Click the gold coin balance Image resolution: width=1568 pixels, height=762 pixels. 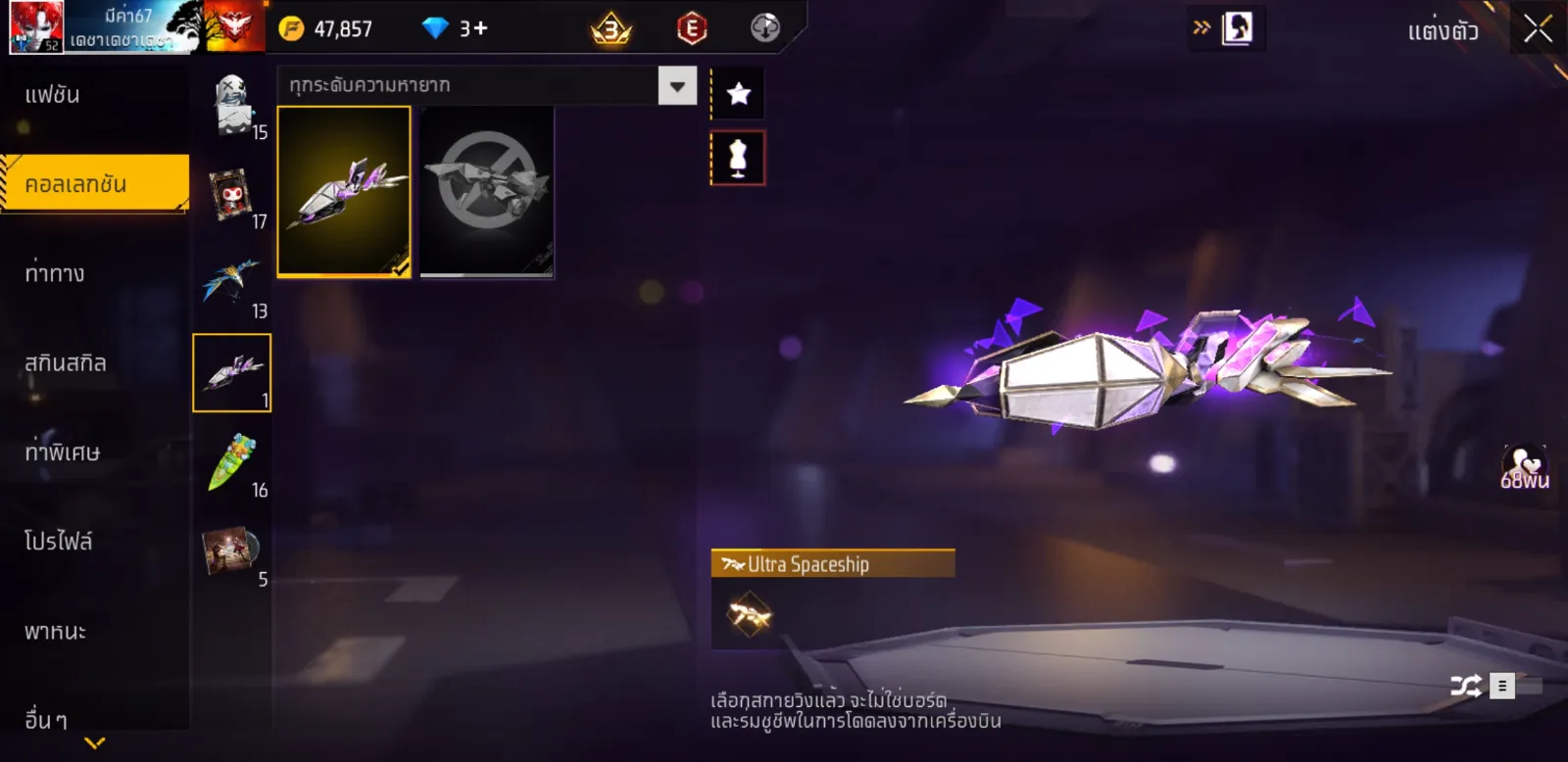pyautogui.click(x=327, y=28)
